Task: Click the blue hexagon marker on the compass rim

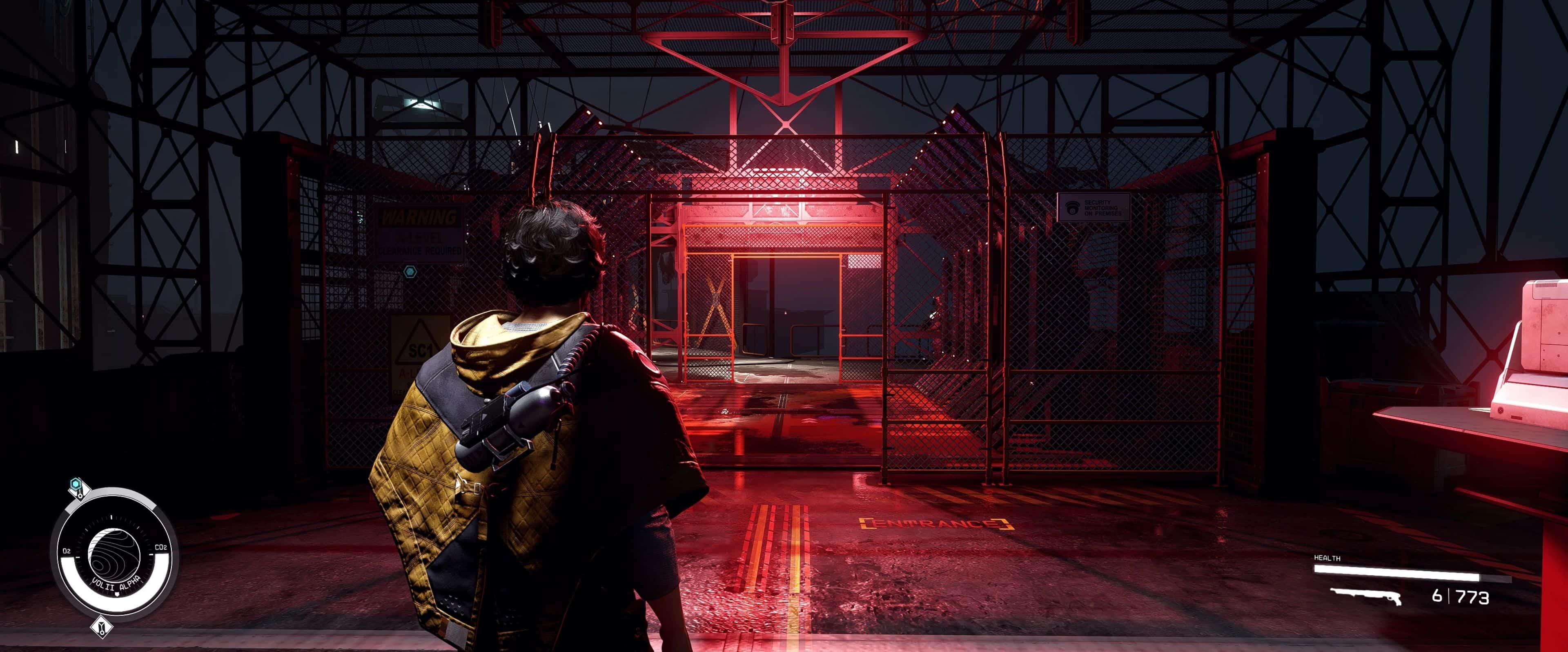Action: point(76,485)
